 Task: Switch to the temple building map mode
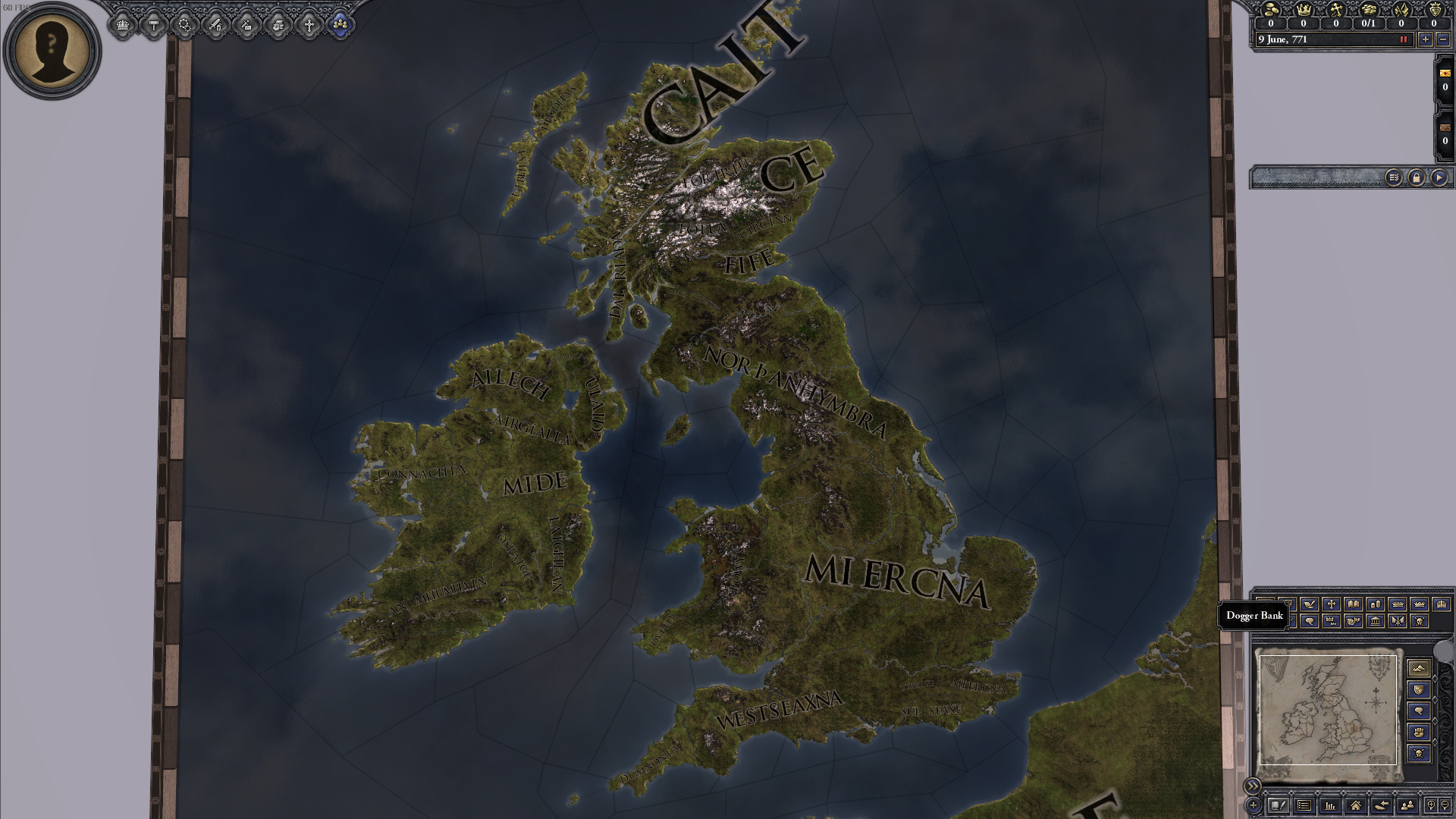click(x=1375, y=620)
